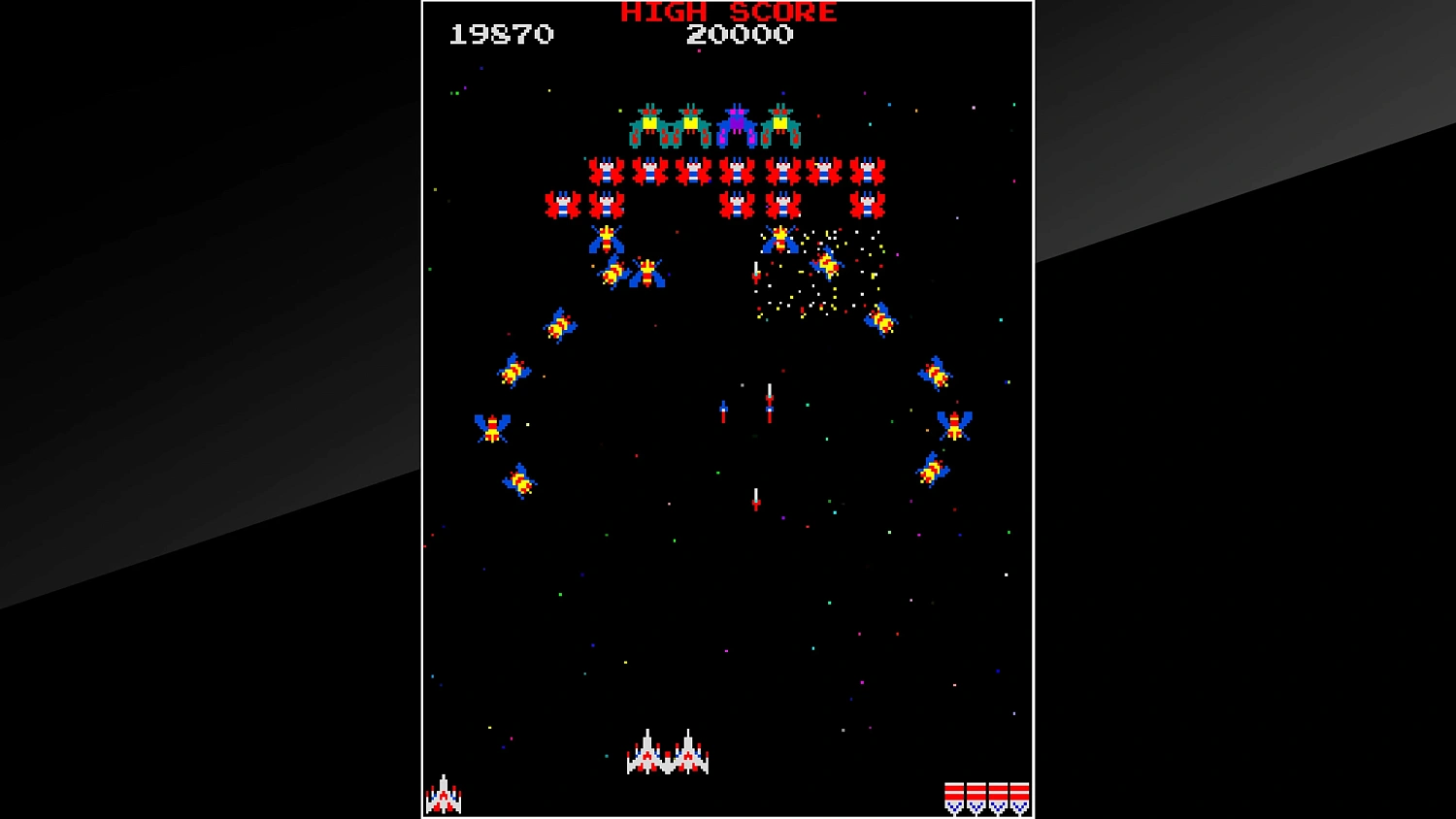This screenshot has width=1456, height=819.
Task: Click the purple boss Galaga enemy
Action: click(x=738, y=124)
